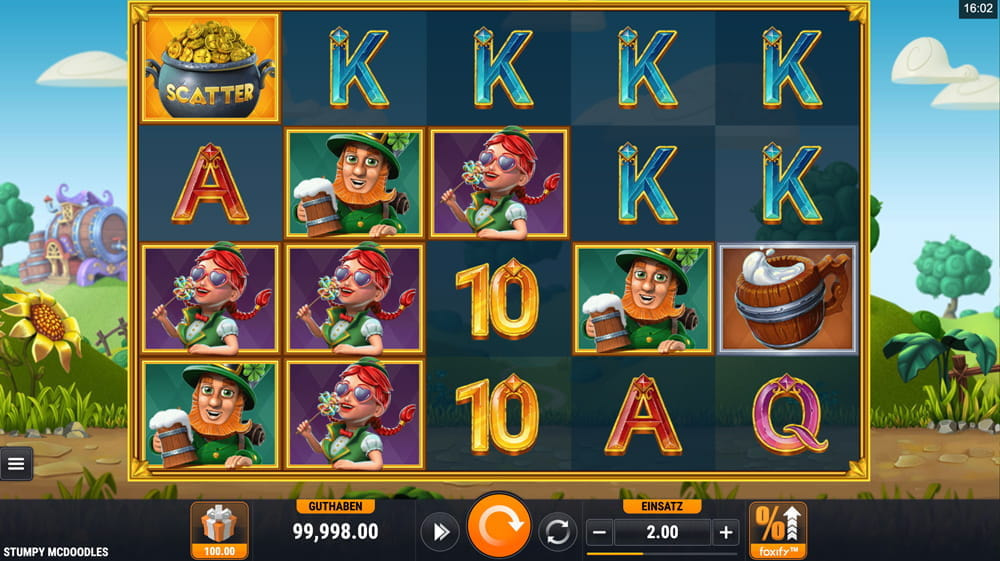The image size is (1000, 561).
Task: Open the autoplay options
Action: click(558, 532)
